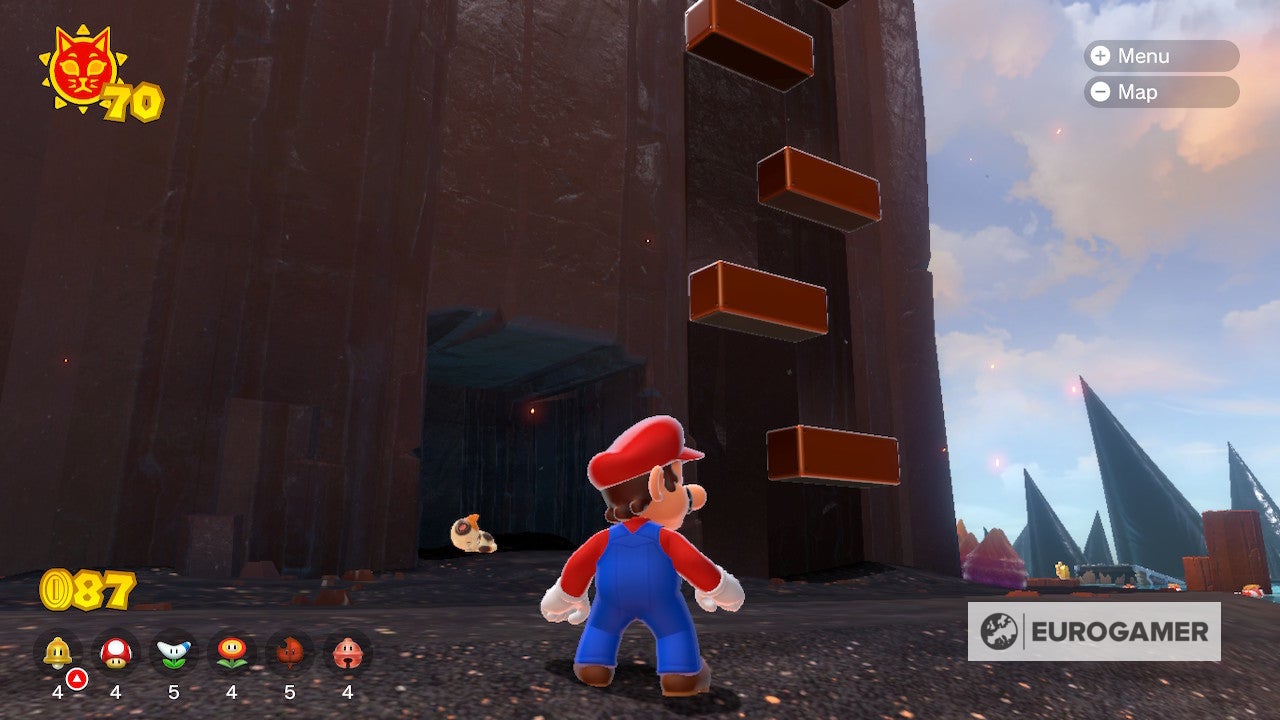The image size is (1280, 720).
Task: Select the Boomerang Flower item
Action: (x=174, y=653)
